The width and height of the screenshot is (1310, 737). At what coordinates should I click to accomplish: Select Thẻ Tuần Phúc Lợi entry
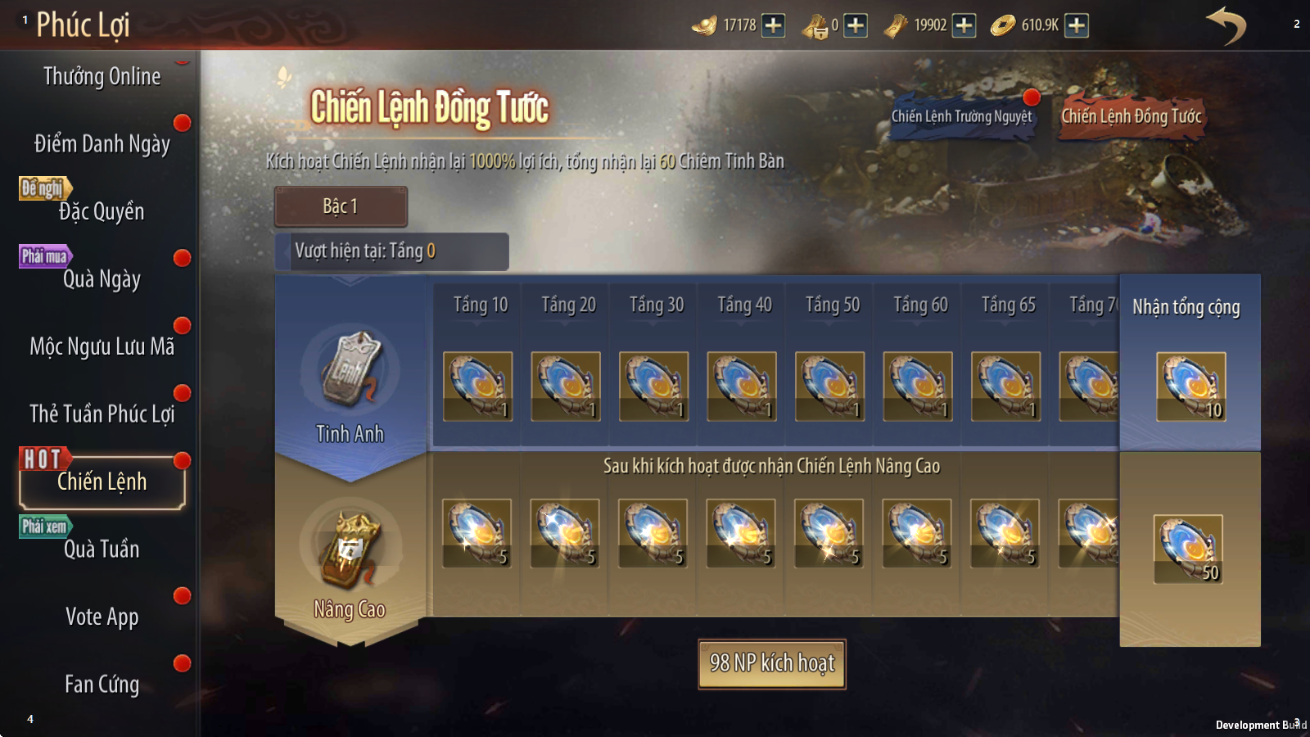pyautogui.click(x=101, y=414)
